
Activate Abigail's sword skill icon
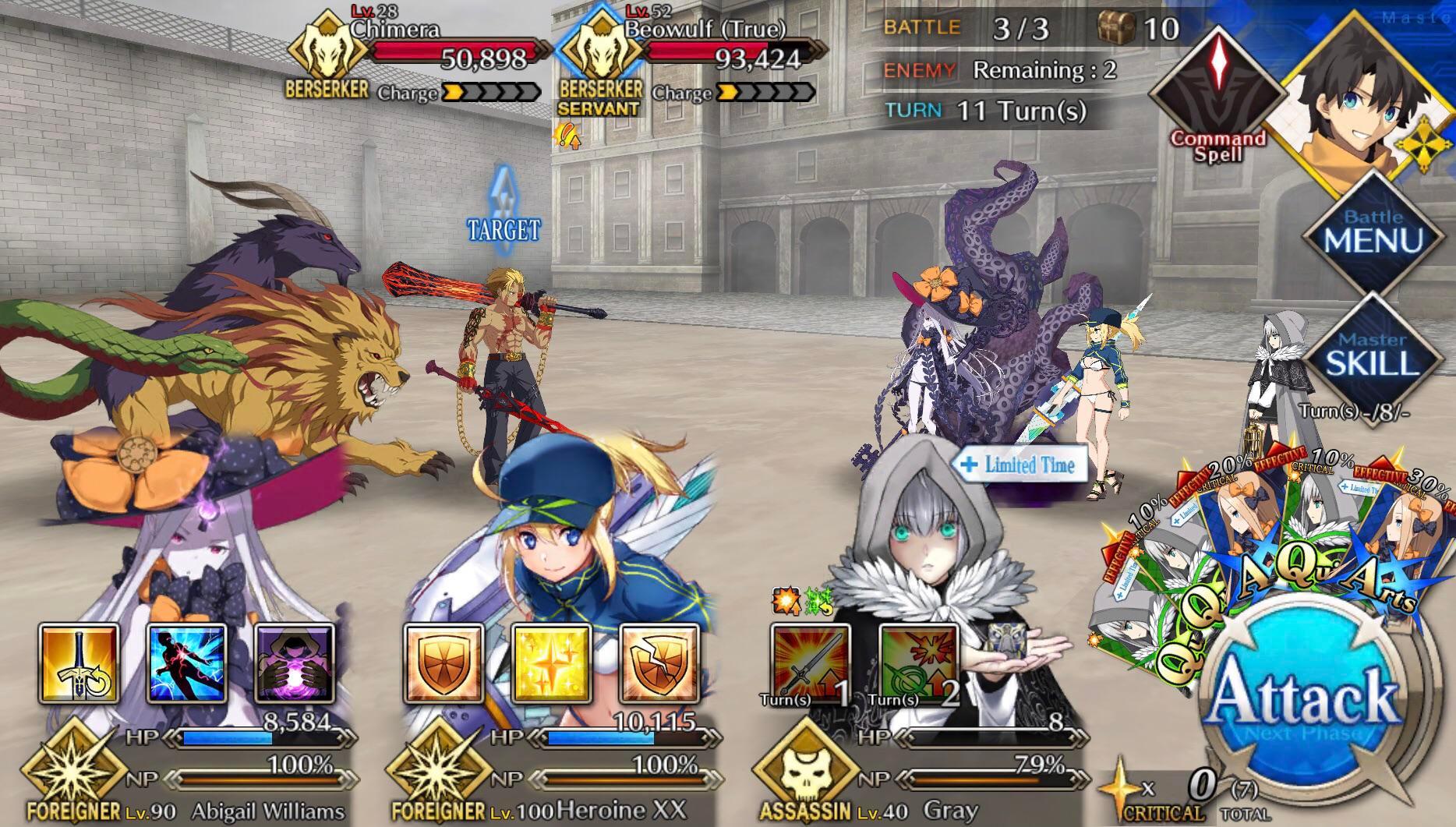pos(79,663)
